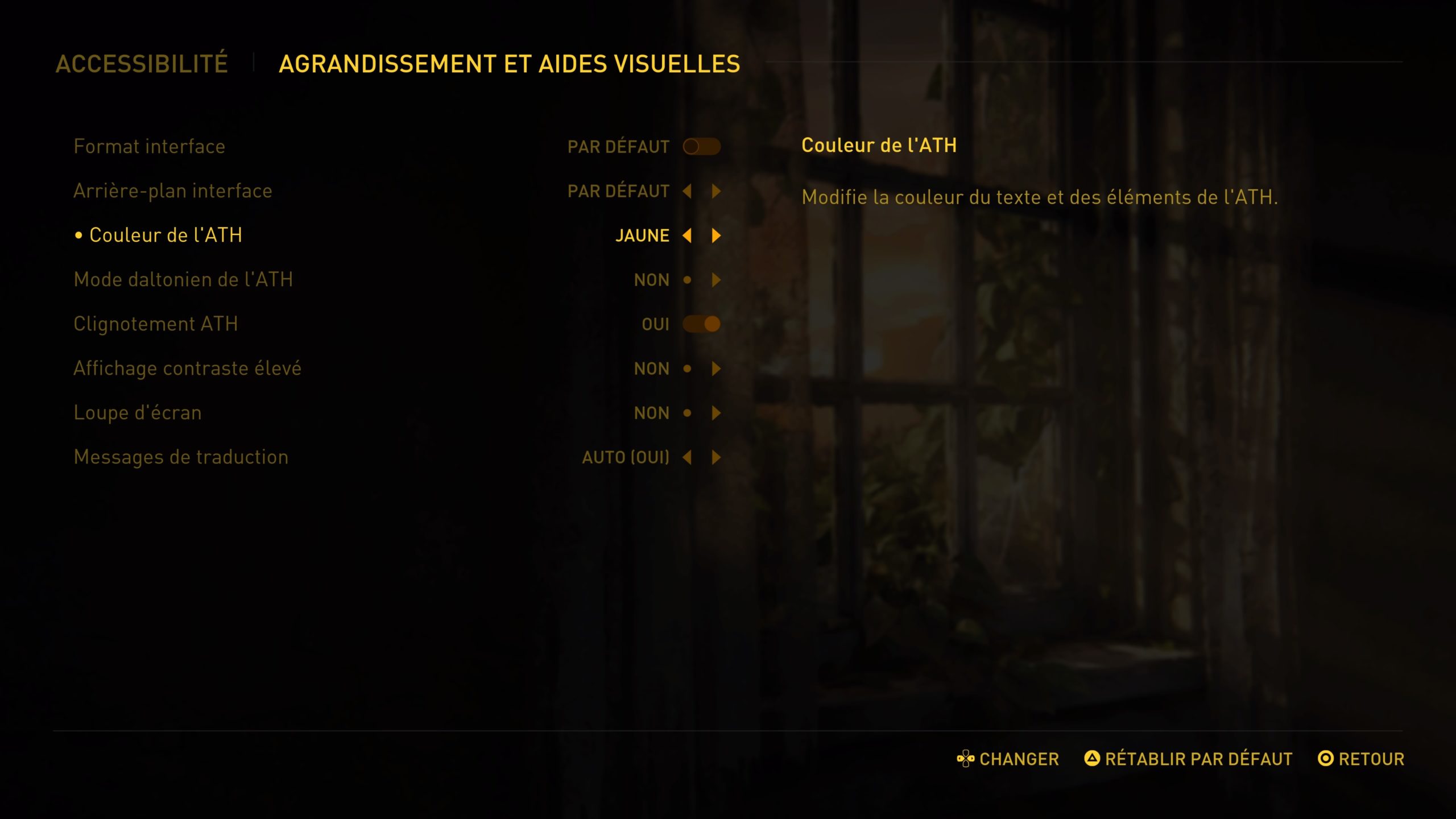This screenshot has height=819, width=1456.
Task: Toggle the Clignotement ATH switch
Action: click(701, 324)
